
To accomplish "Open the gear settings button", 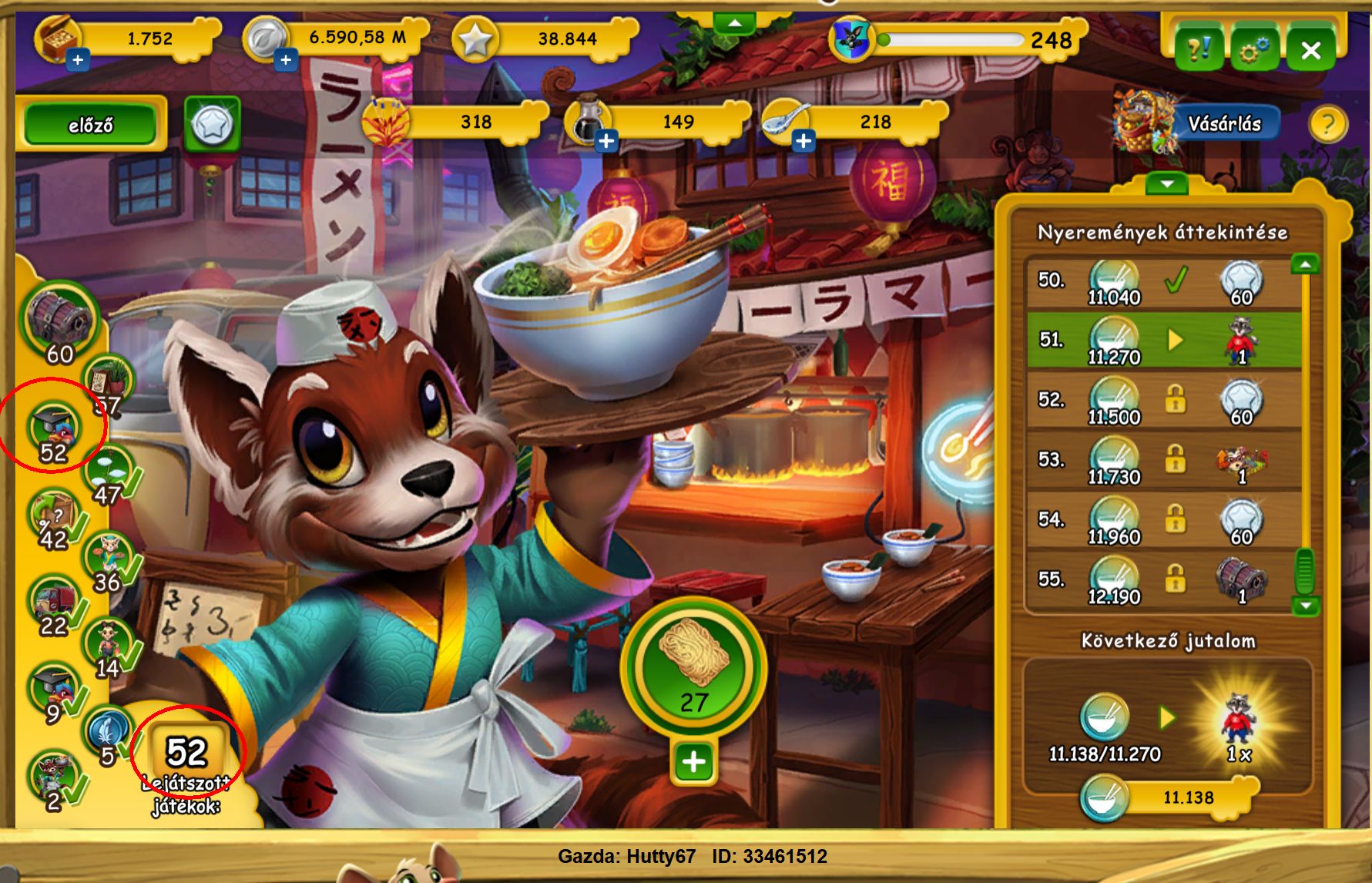I will pos(1254,51).
